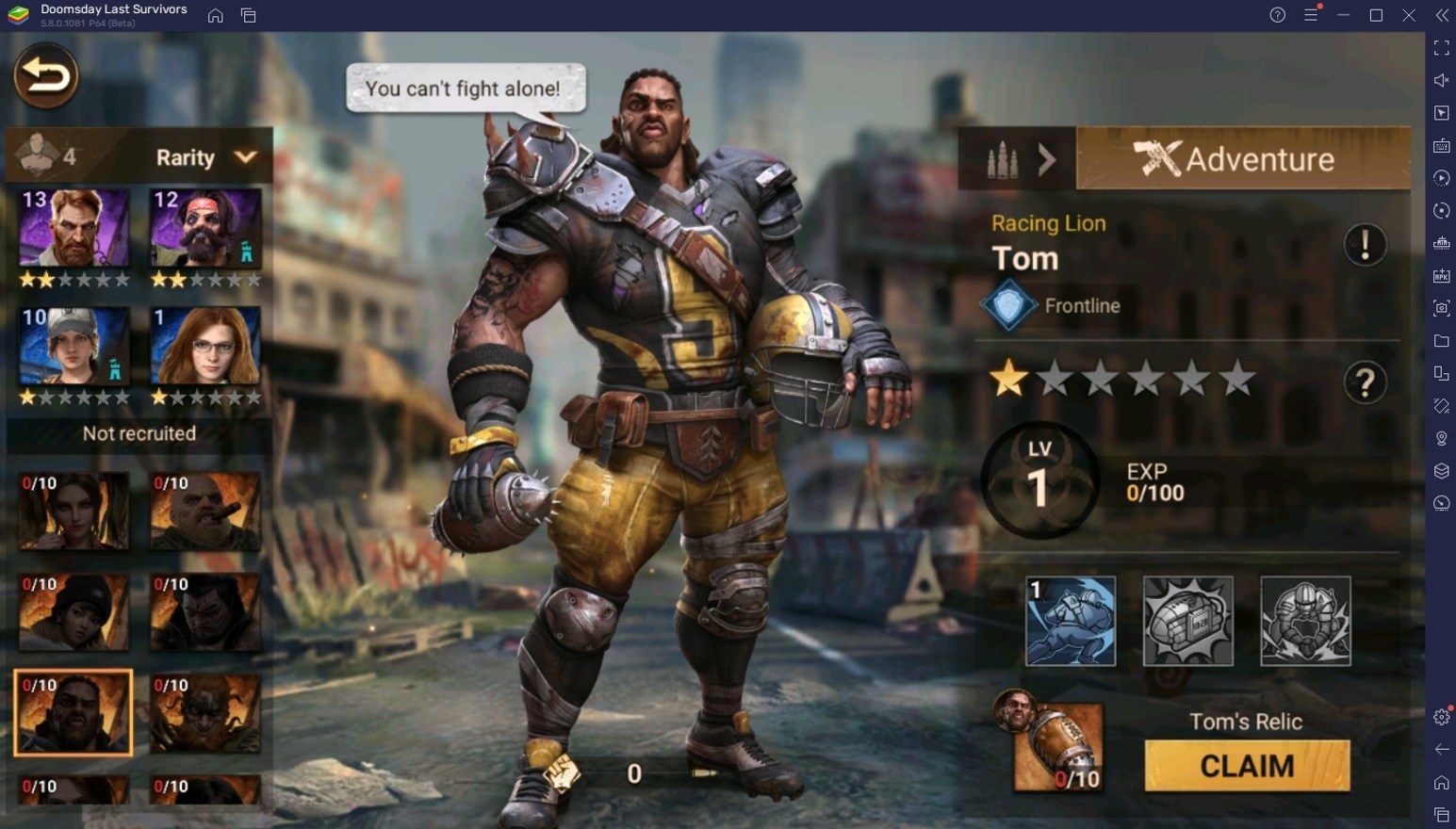View Tom's locked armored-player skill icon
The height and width of the screenshot is (829, 1456).
point(1305,622)
